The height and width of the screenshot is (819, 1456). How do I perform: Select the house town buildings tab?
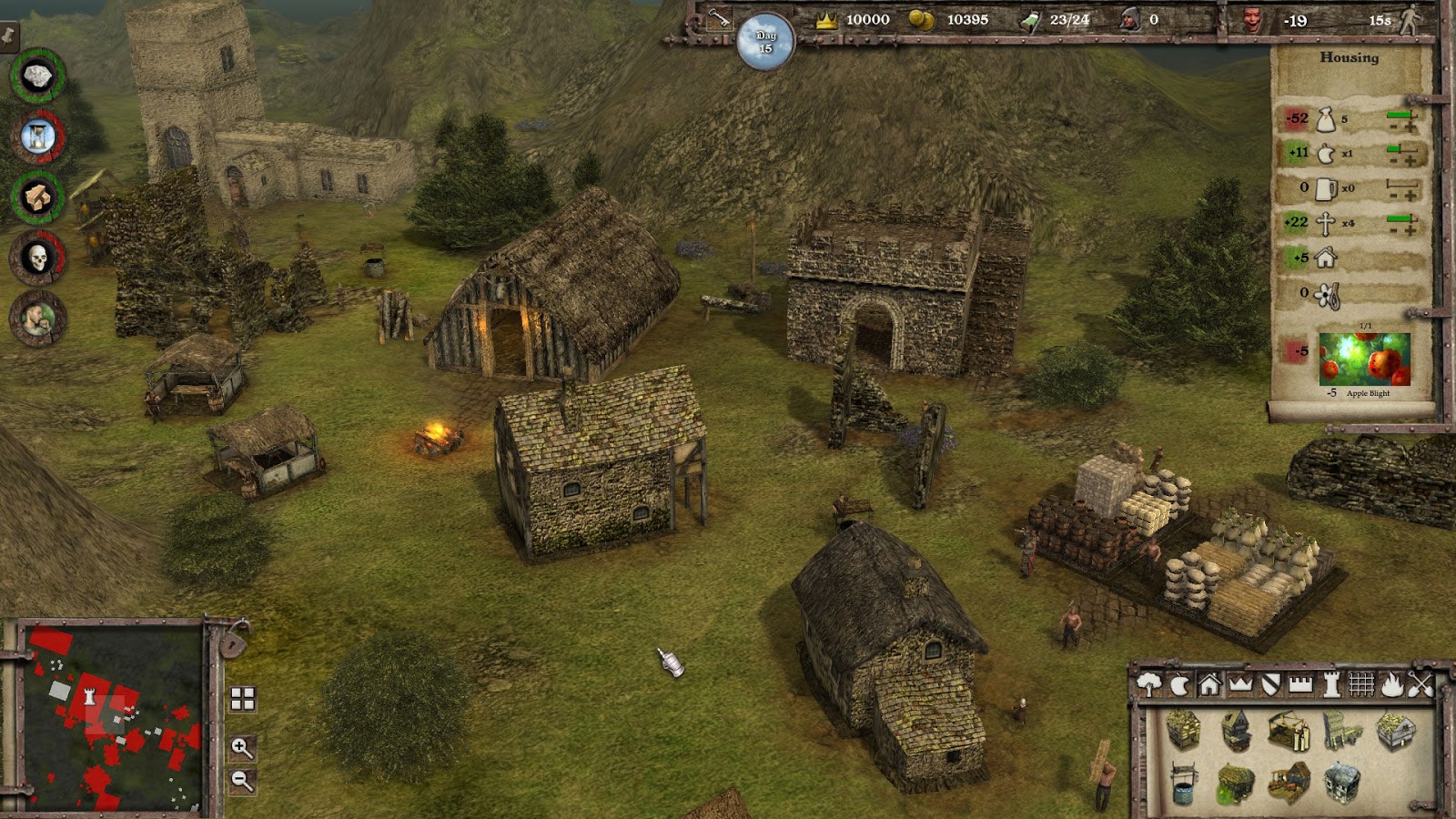[x=1209, y=684]
